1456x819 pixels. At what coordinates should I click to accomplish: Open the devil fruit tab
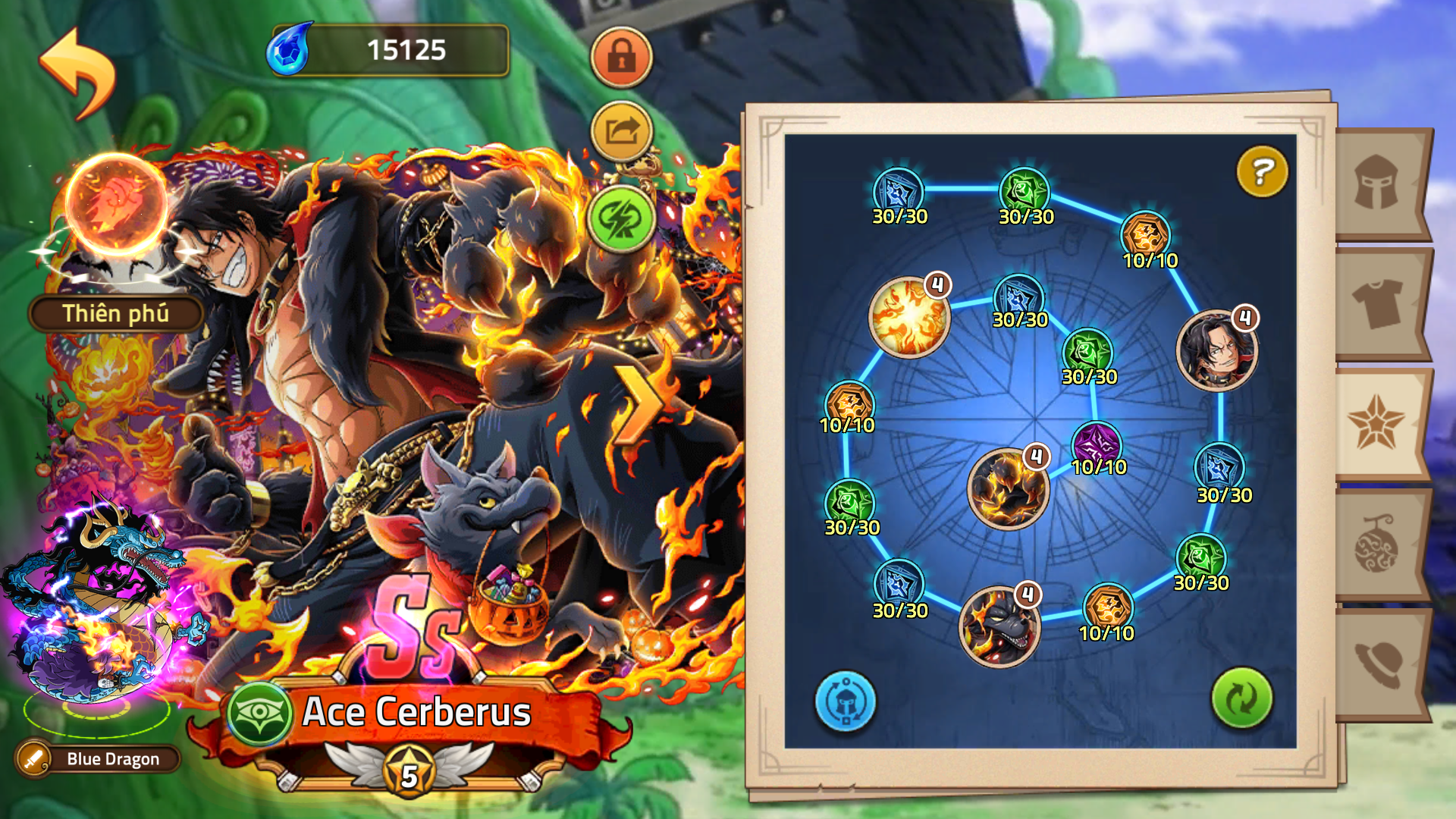(x=1377, y=543)
